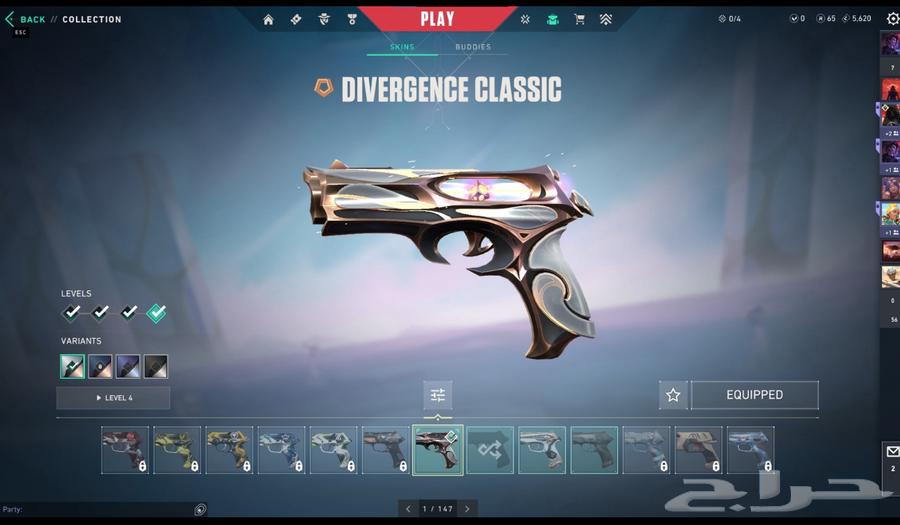Play the Level 4 preview video
900x525 pixels.
tap(113, 398)
